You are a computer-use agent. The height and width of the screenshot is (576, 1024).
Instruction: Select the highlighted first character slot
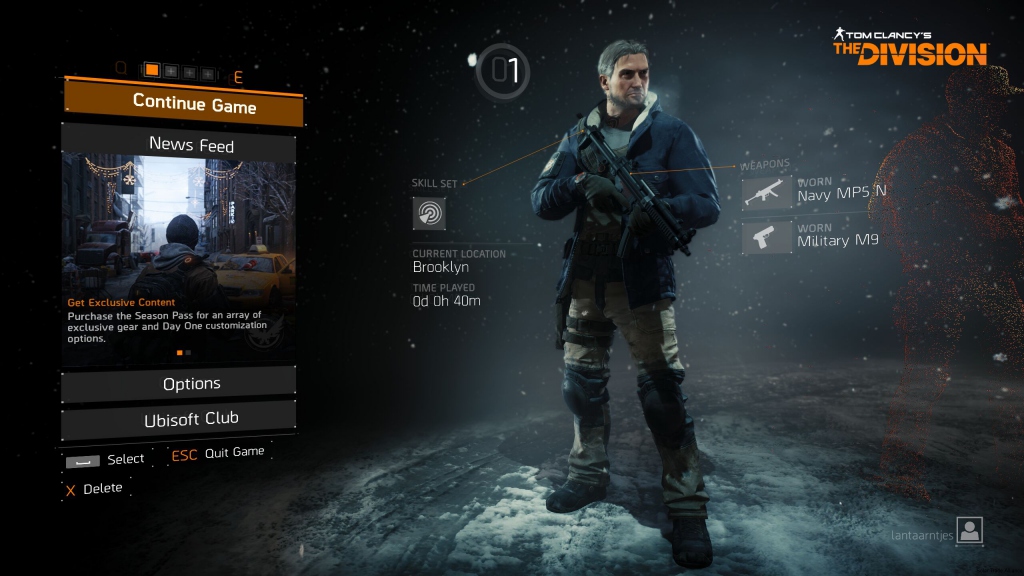152,71
